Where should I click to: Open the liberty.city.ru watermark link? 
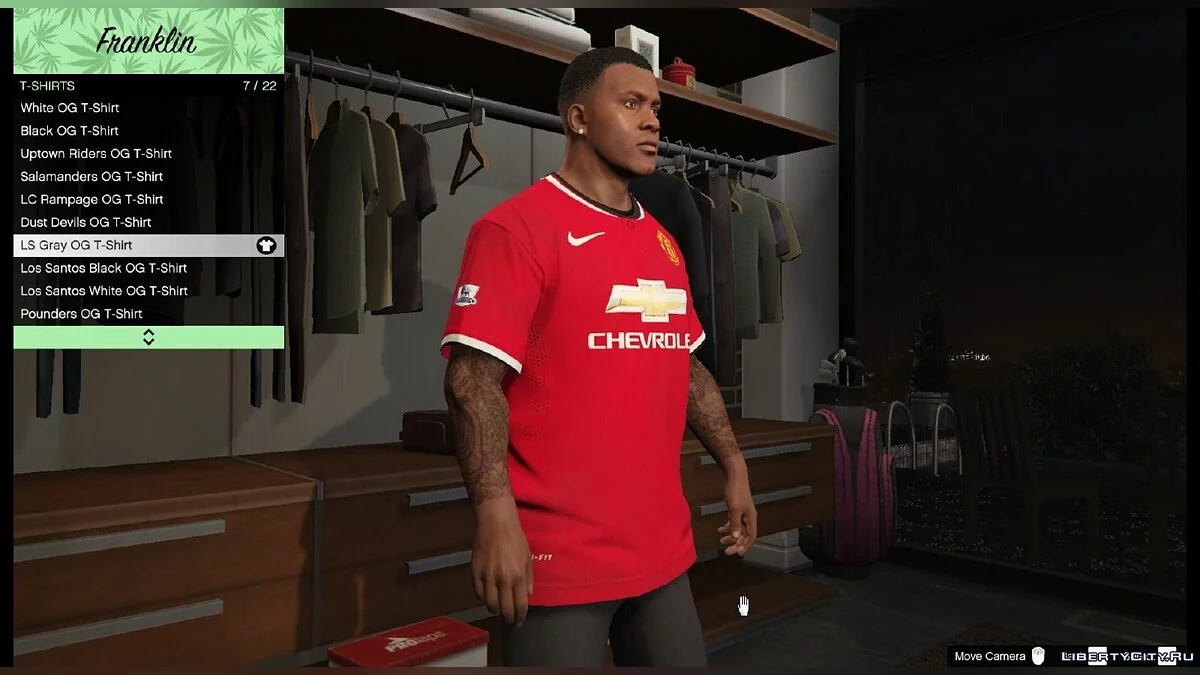click(1120, 656)
